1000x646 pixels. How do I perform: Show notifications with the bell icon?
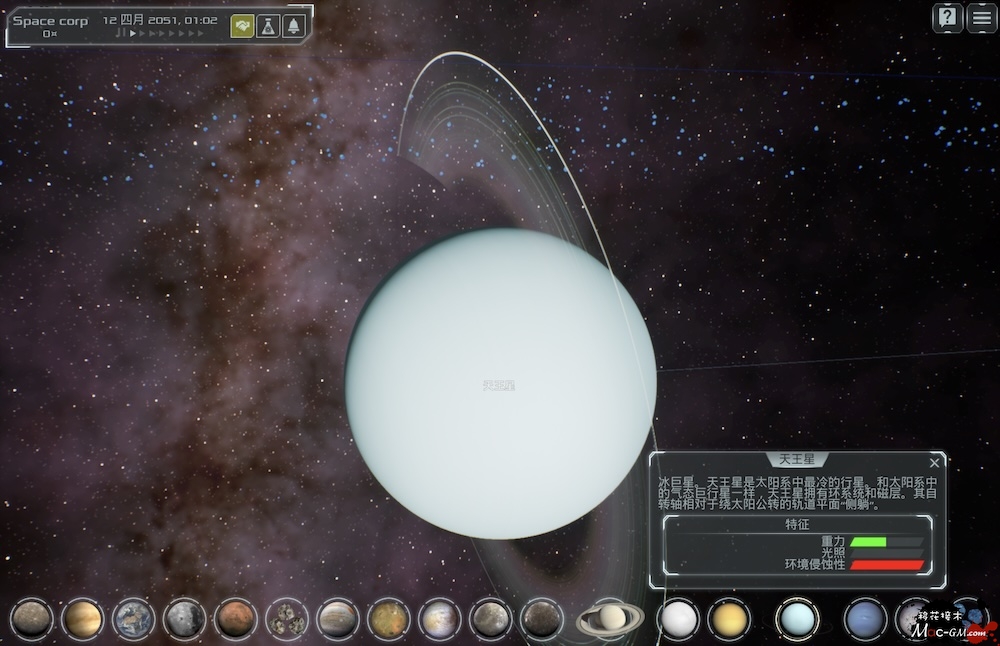tap(293, 26)
